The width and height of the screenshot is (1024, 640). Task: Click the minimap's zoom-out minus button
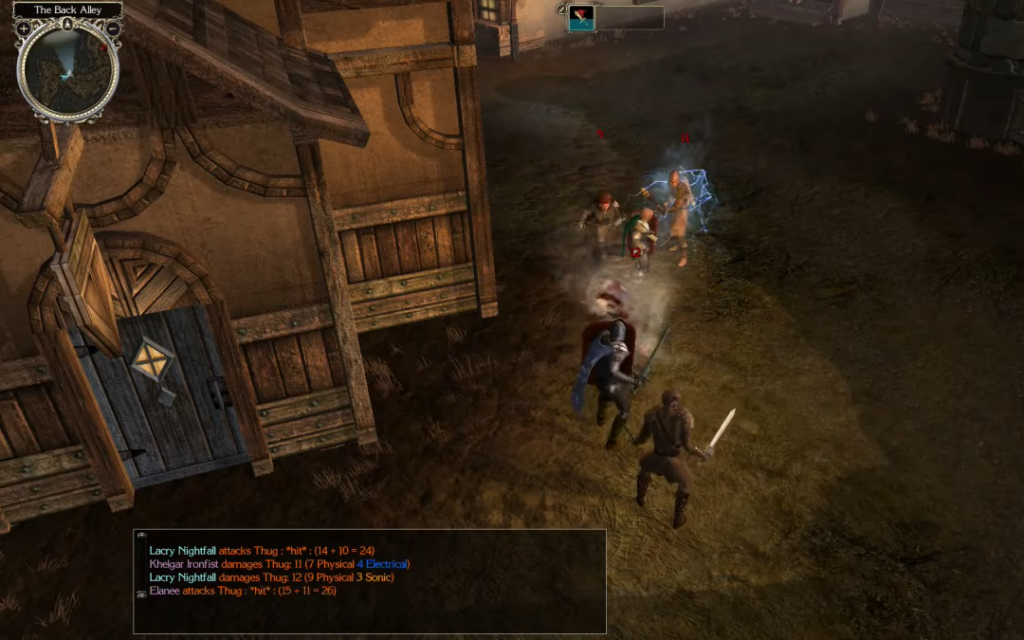[x=113, y=29]
